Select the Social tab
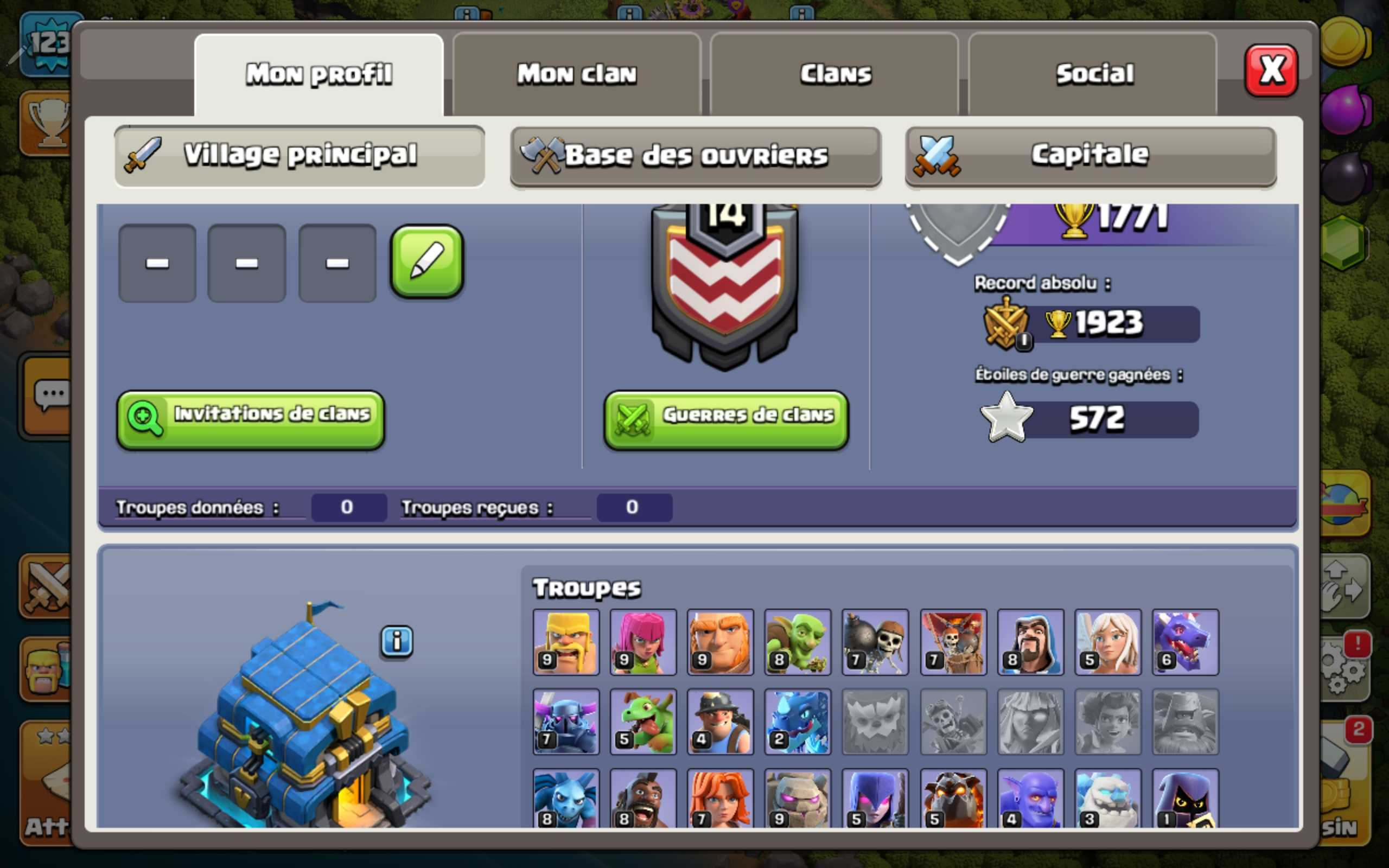 tap(1094, 74)
